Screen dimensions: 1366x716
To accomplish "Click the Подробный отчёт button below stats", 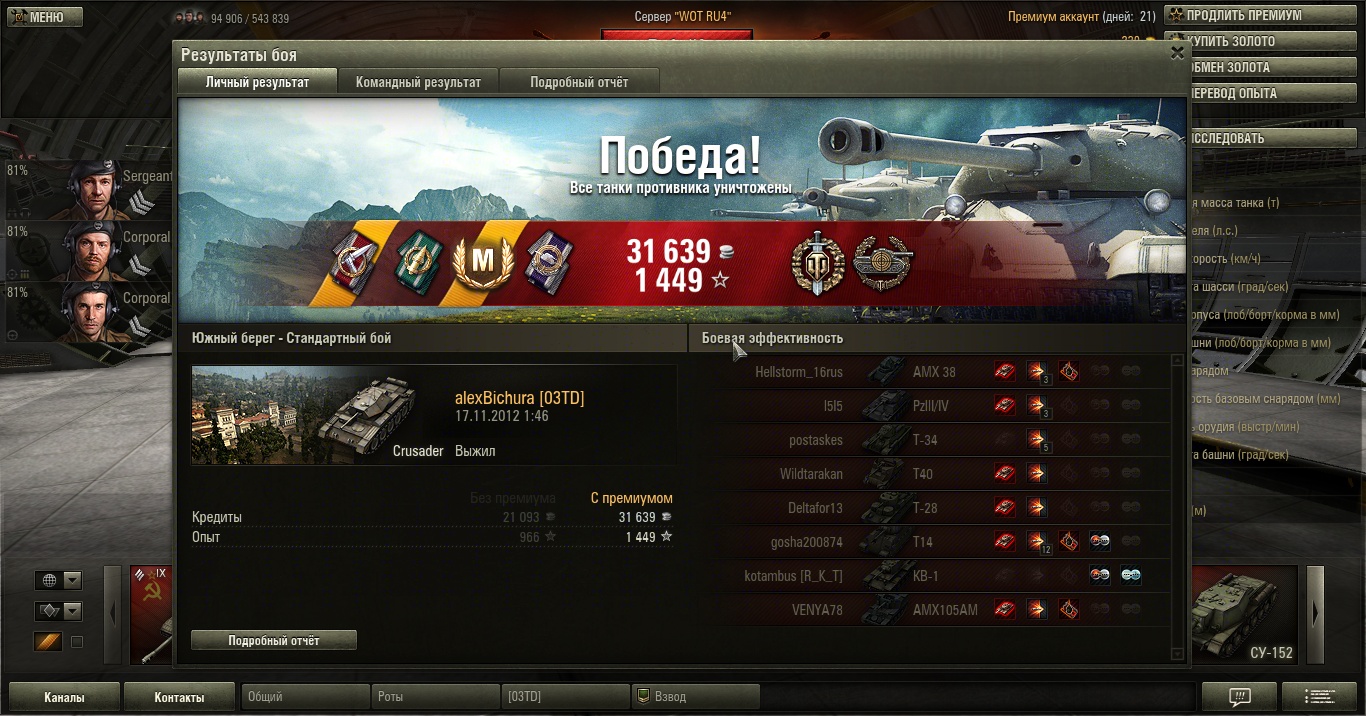I will (273, 640).
